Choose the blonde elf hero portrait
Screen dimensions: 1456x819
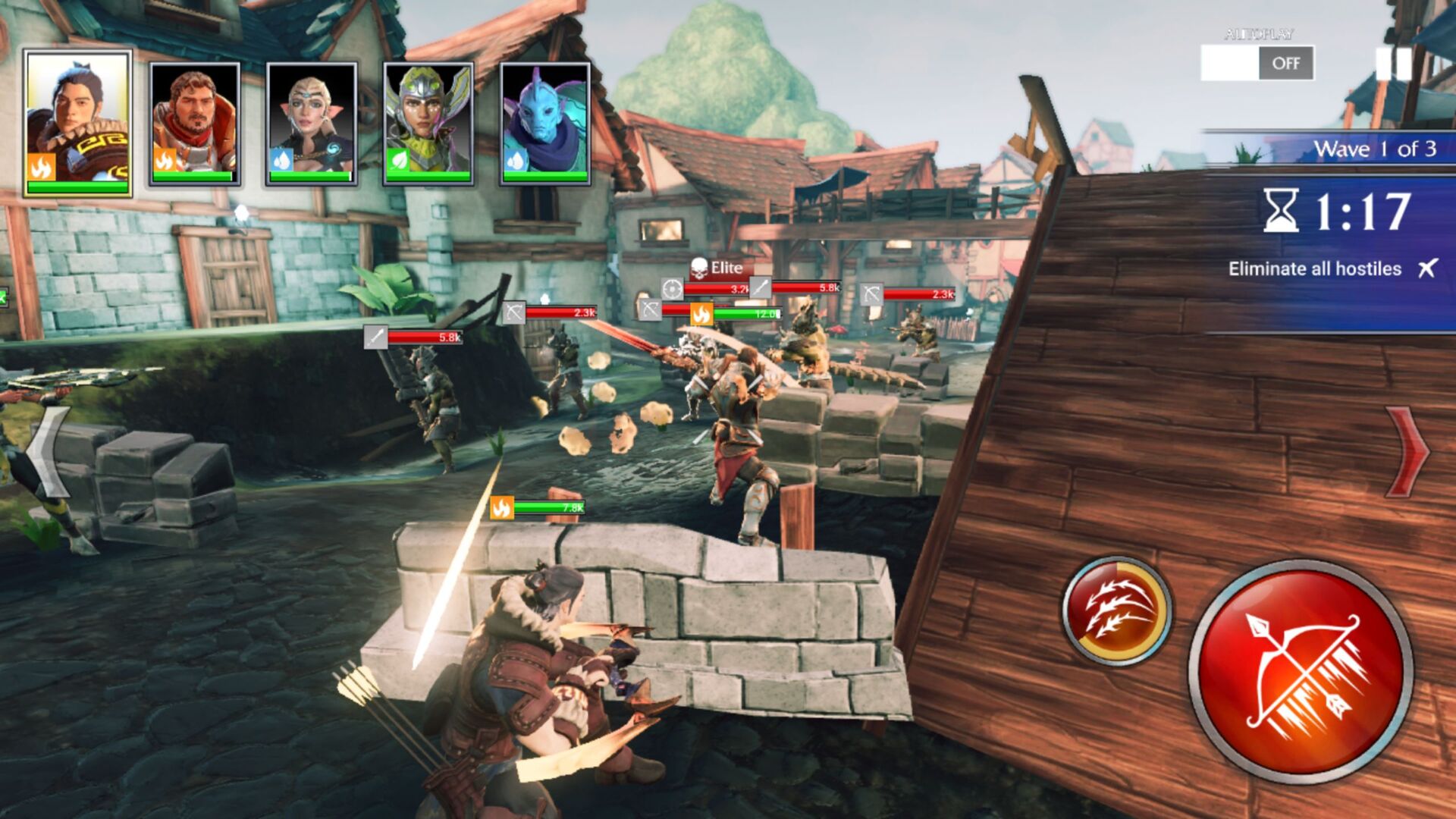[312, 124]
